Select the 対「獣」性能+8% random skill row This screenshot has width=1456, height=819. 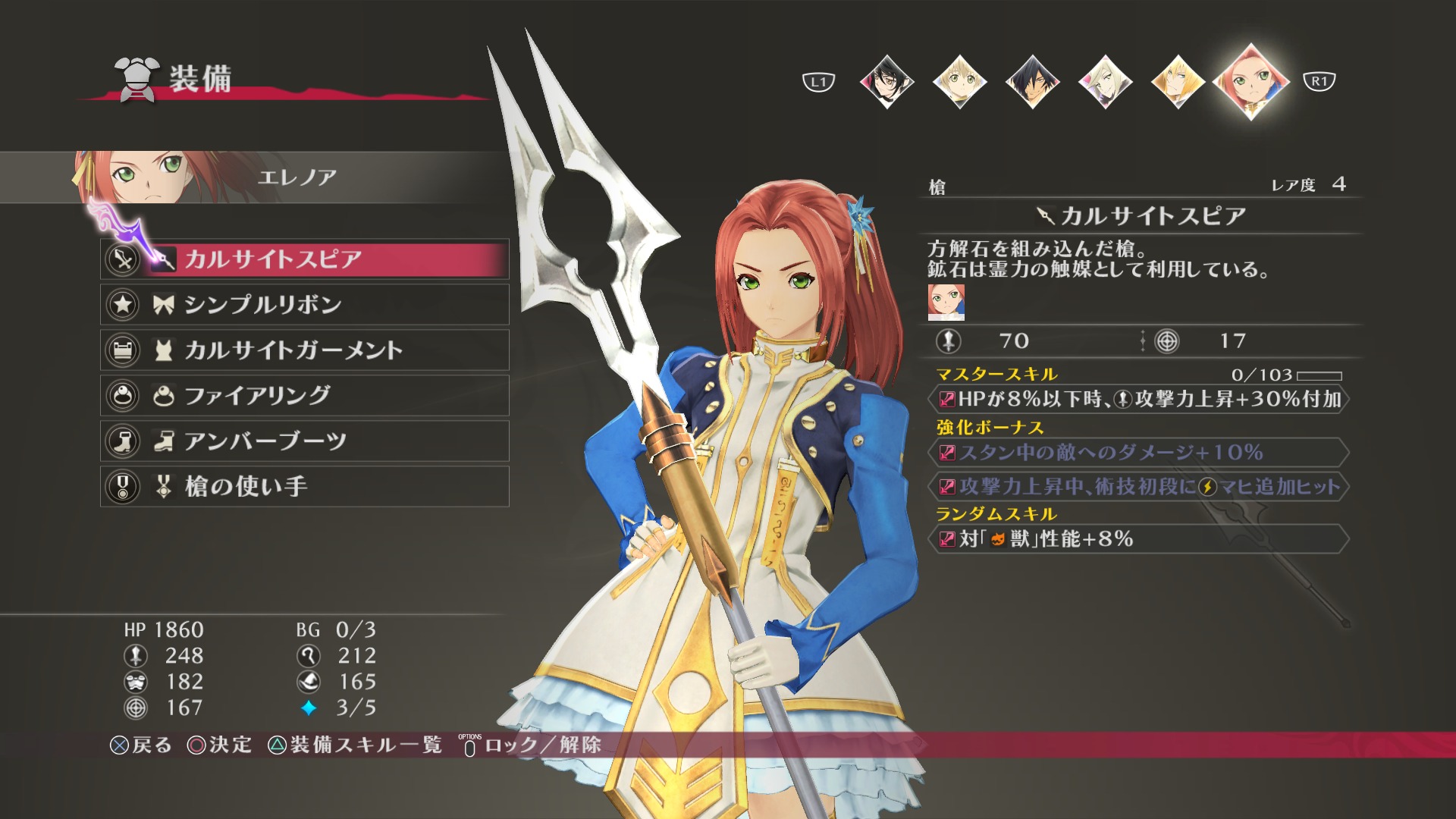point(1139,539)
